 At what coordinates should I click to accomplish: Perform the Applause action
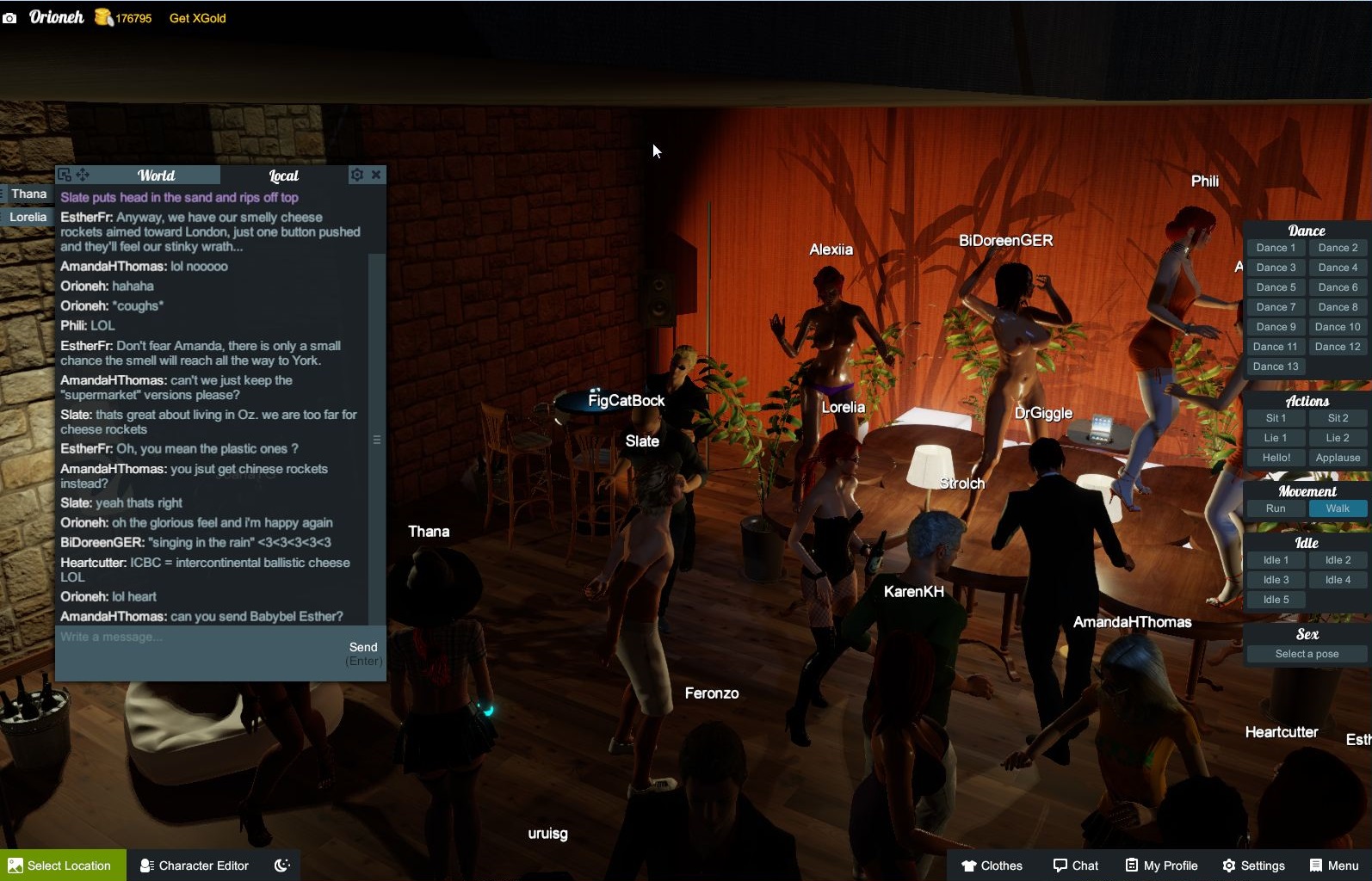click(x=1338, y=458)
